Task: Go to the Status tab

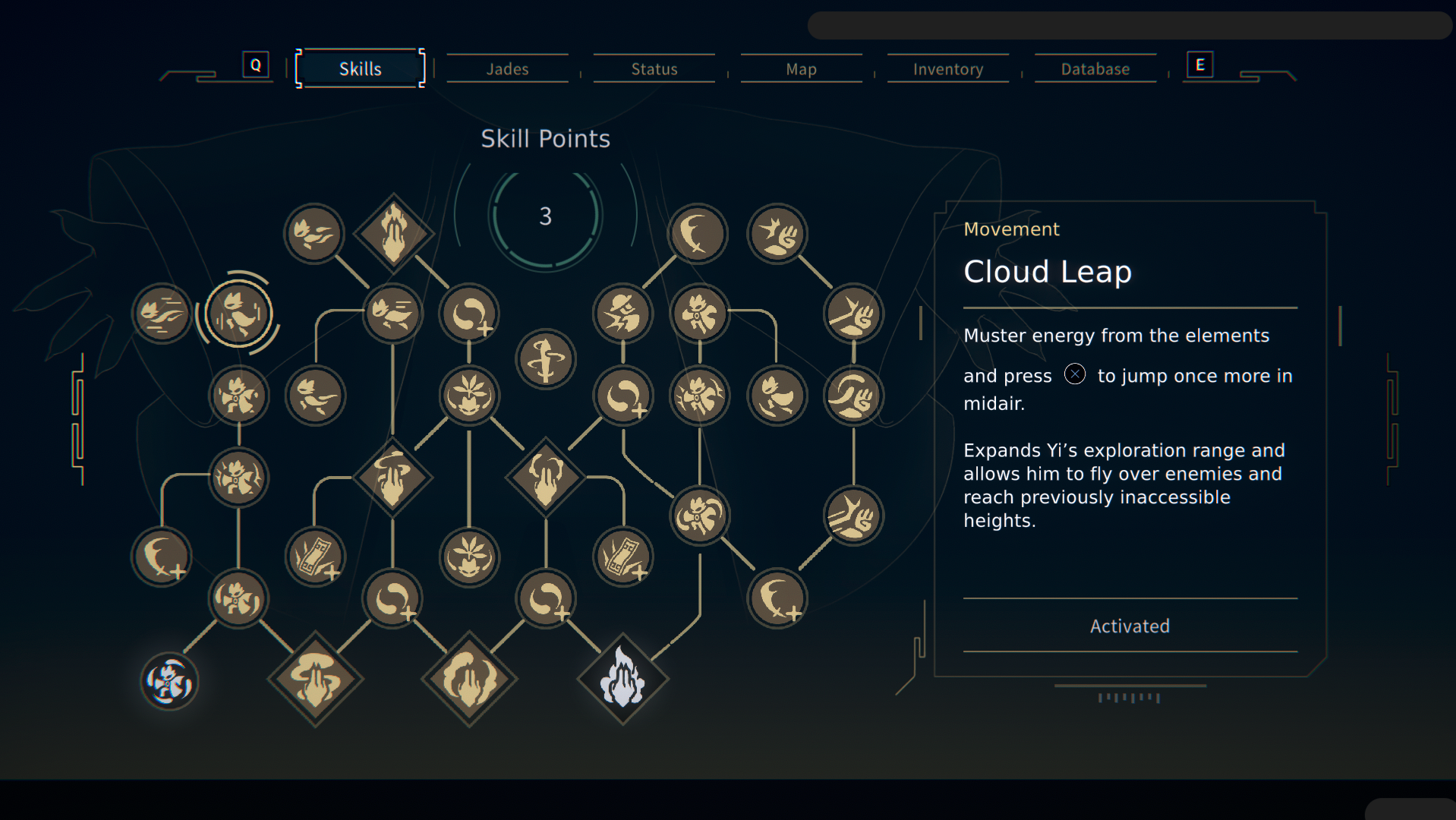Action: pos(654,69)
